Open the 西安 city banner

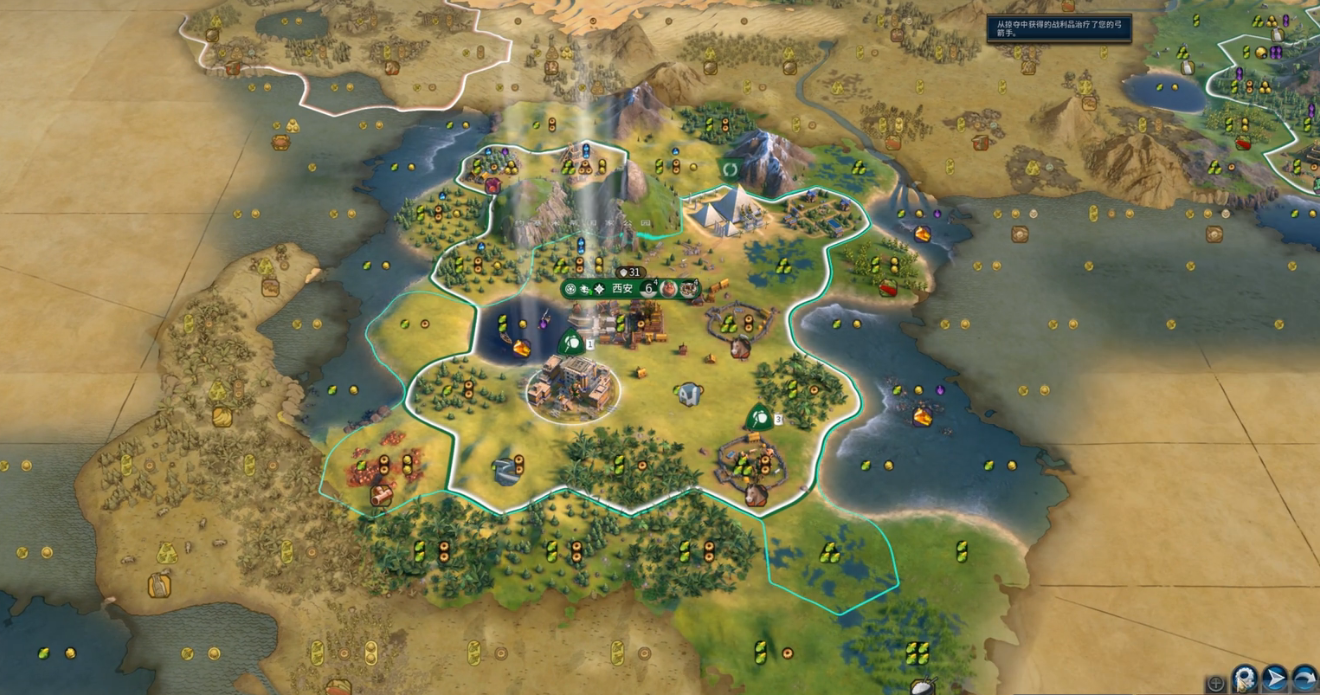pos(622,289)
